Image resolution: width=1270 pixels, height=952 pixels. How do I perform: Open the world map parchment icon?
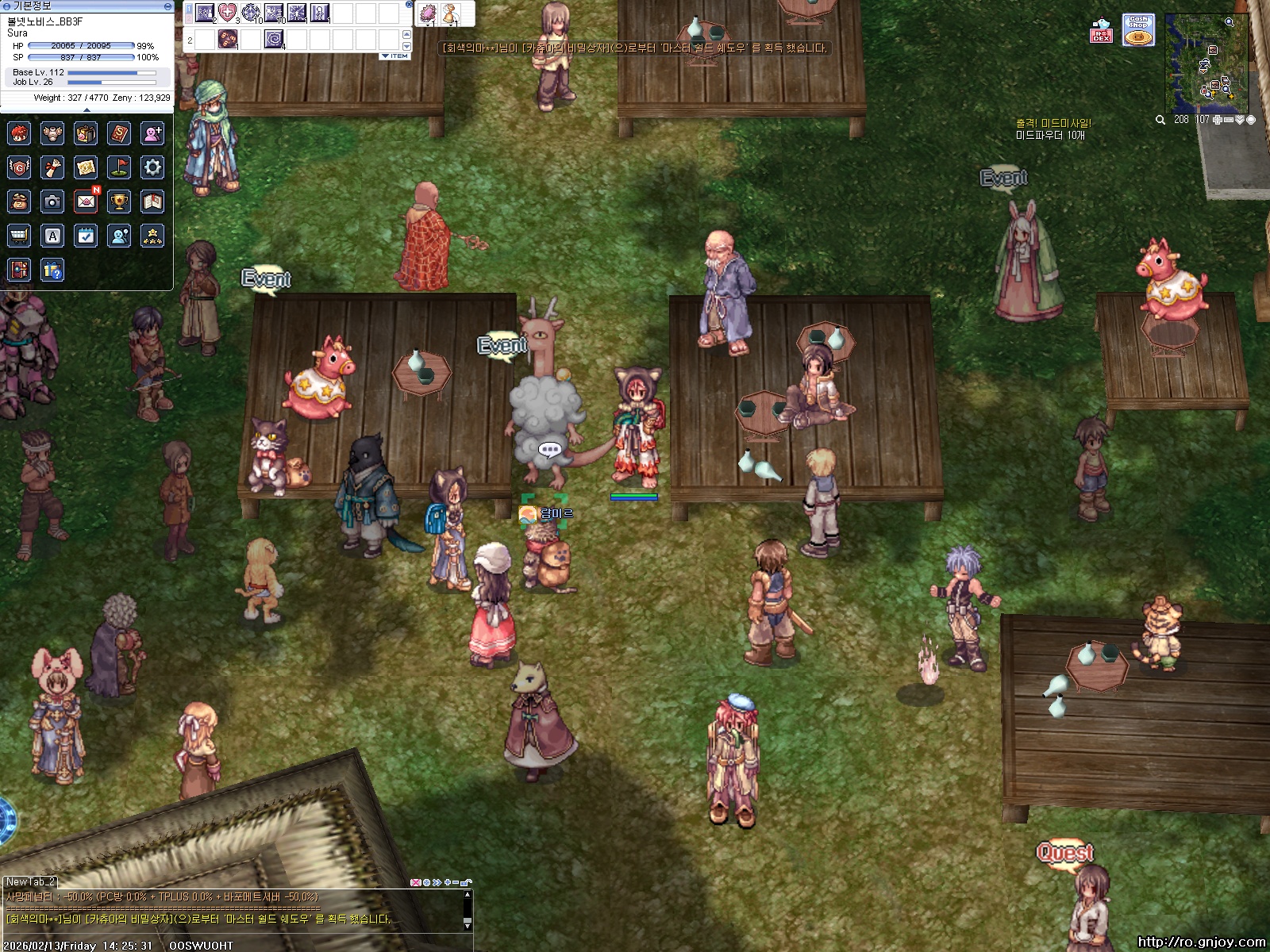click(86, 167)
